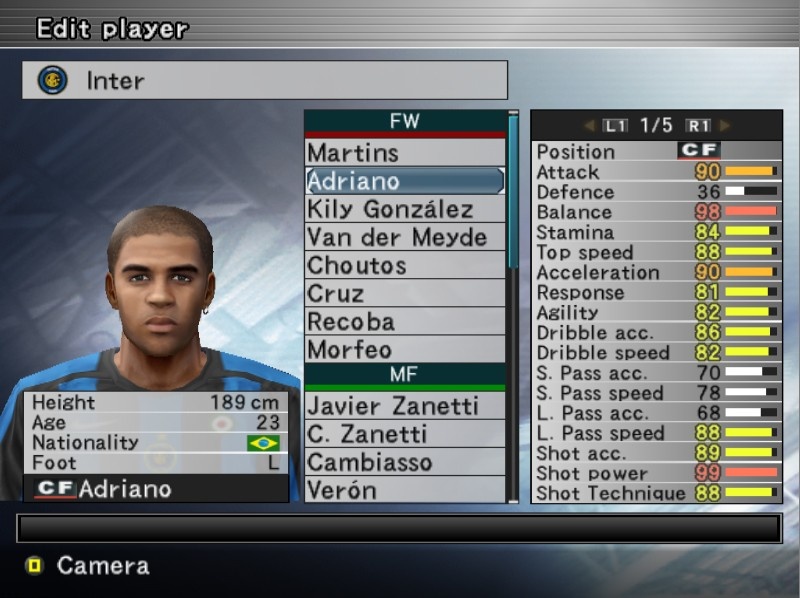Choose Javier Zanetti from midfielders
Screen dimensions: 800x598
[x=404, y=406]
